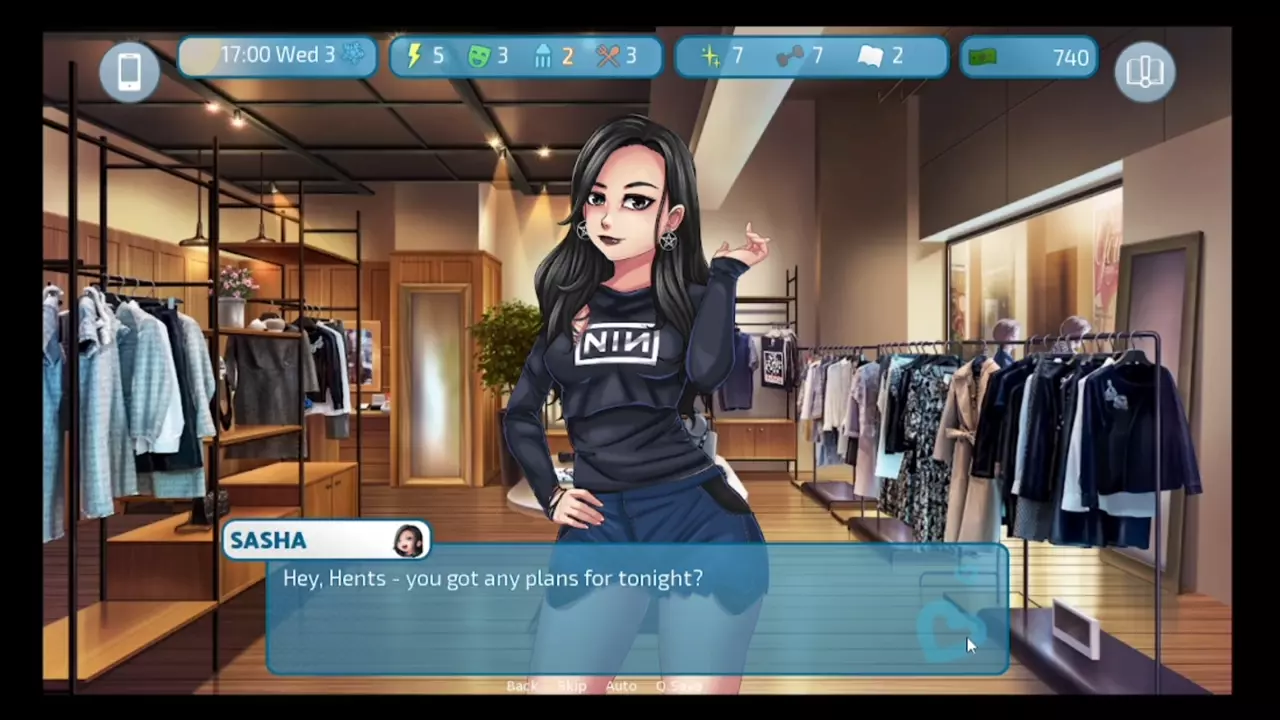Screen dimensions: 1280x720
Task: Skip the dialogue
Action: click(572, 686)
